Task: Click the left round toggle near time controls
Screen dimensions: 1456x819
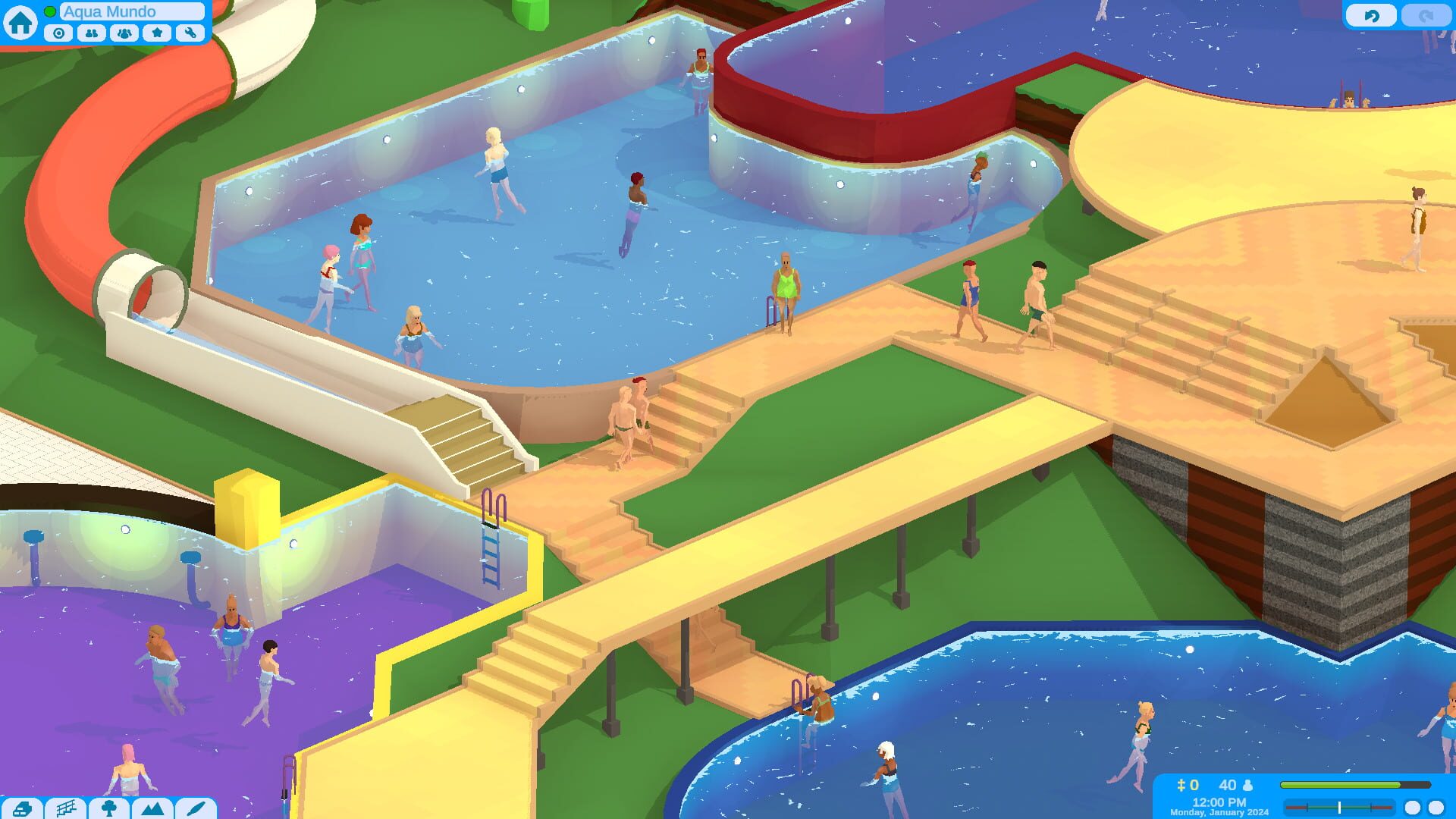Action: coord(1411,807)
